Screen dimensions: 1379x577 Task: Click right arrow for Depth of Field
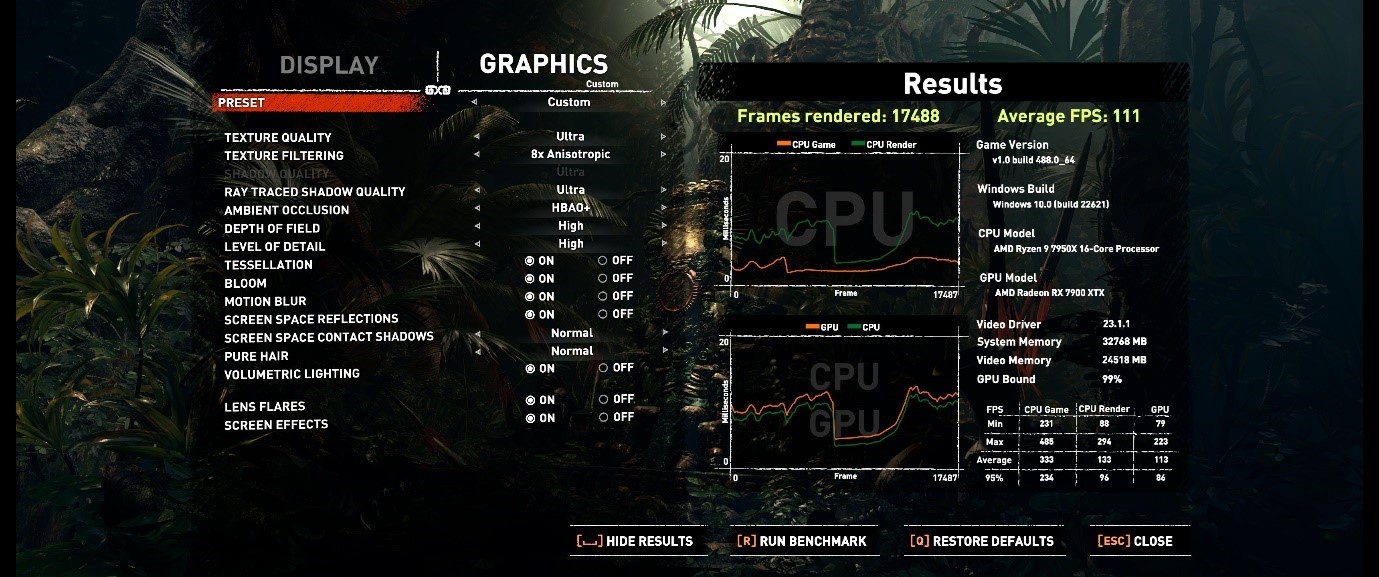[663, 227]
